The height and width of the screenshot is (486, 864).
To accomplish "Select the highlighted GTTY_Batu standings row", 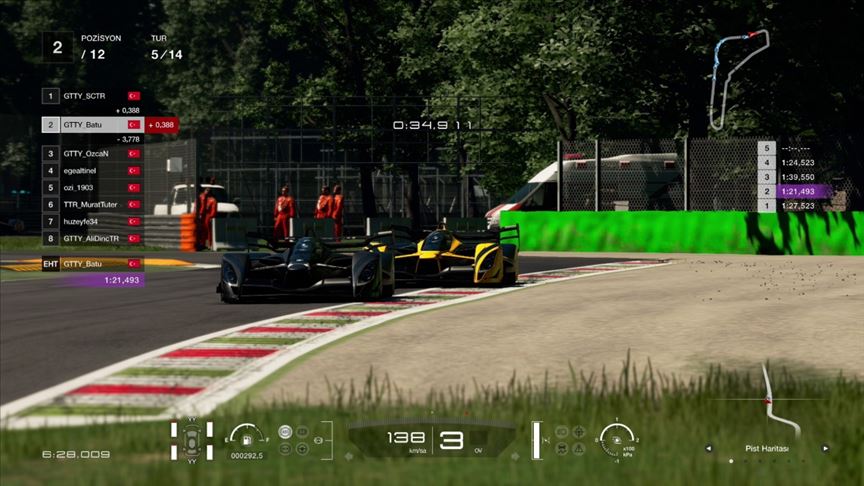I will pos(92,125).
